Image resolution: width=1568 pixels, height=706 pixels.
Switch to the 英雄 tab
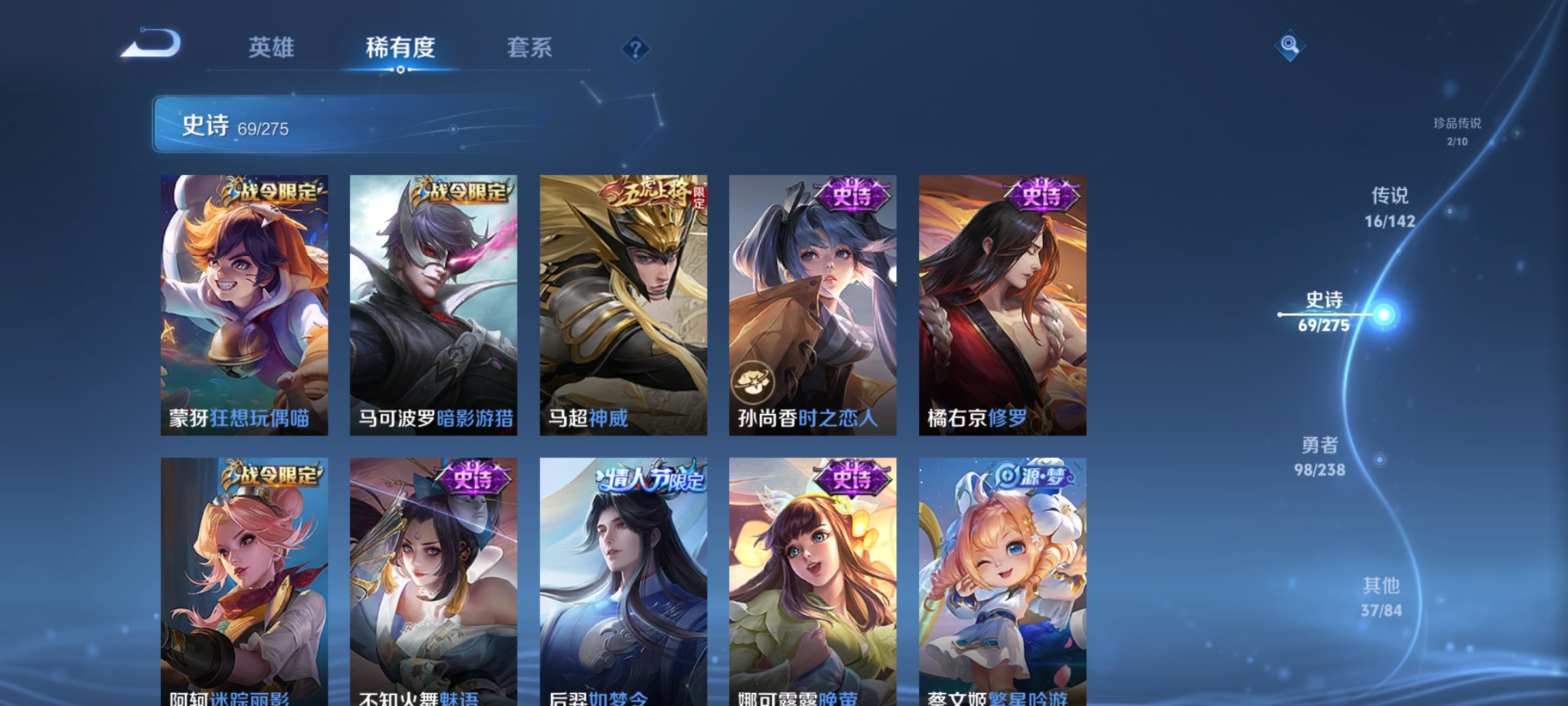tap(270, 48)
